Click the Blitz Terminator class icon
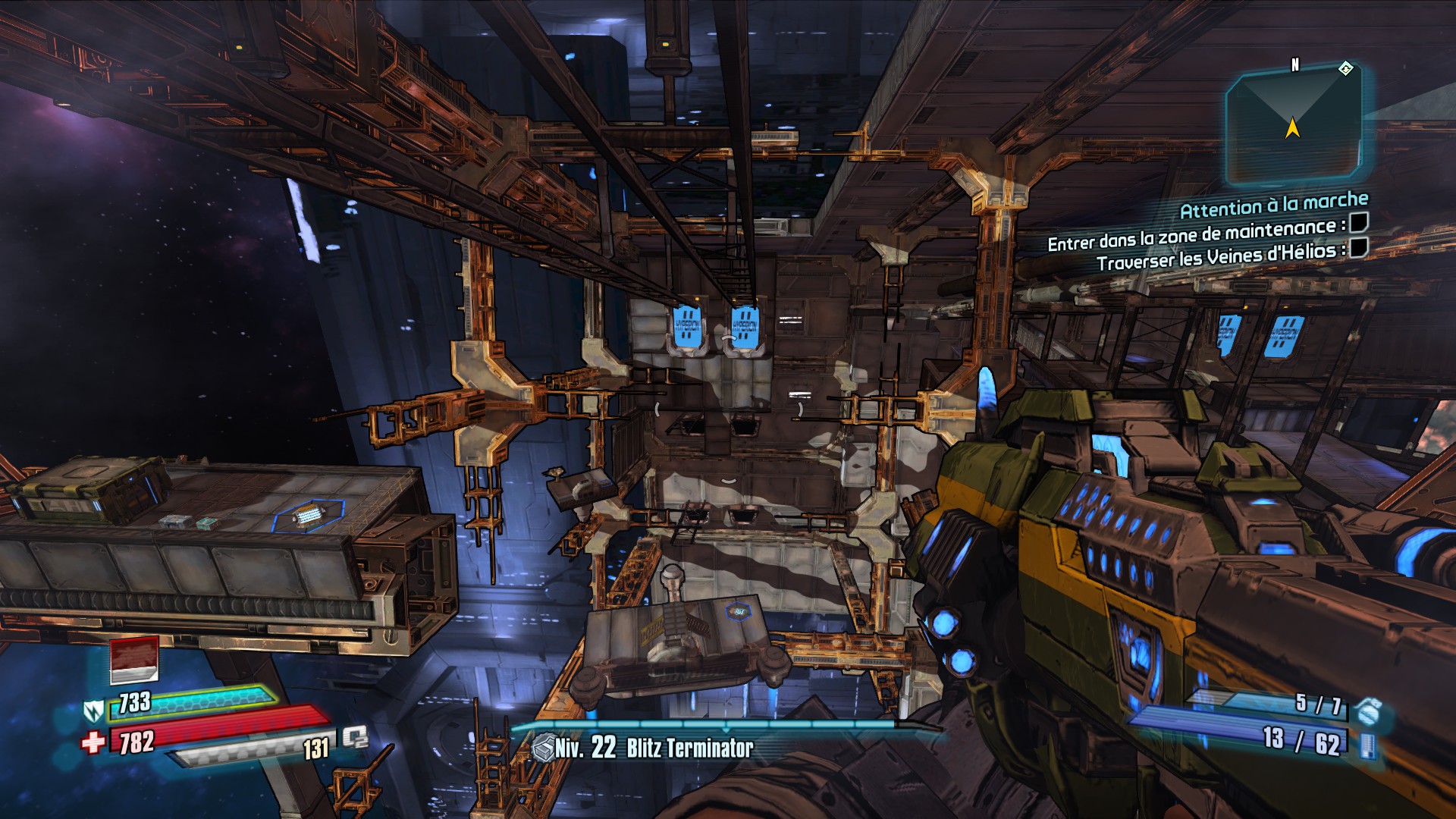Viewport: 1456px width, 819px height. pyautogui.click(x=541, y=749)
